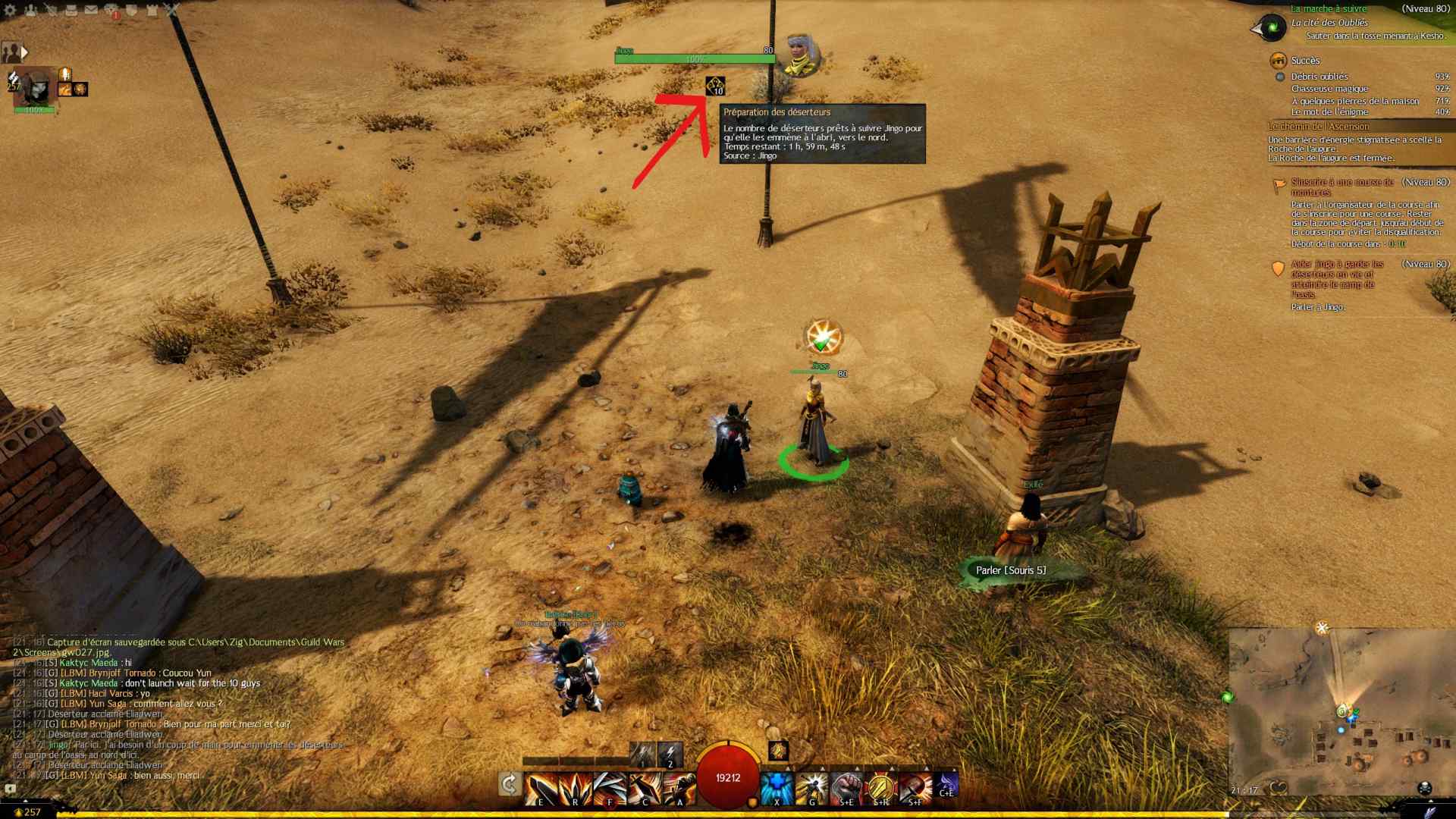Click Jingo's target portrait
The height and width of the screenshot is (819, 1456).
tap(799, 55)
